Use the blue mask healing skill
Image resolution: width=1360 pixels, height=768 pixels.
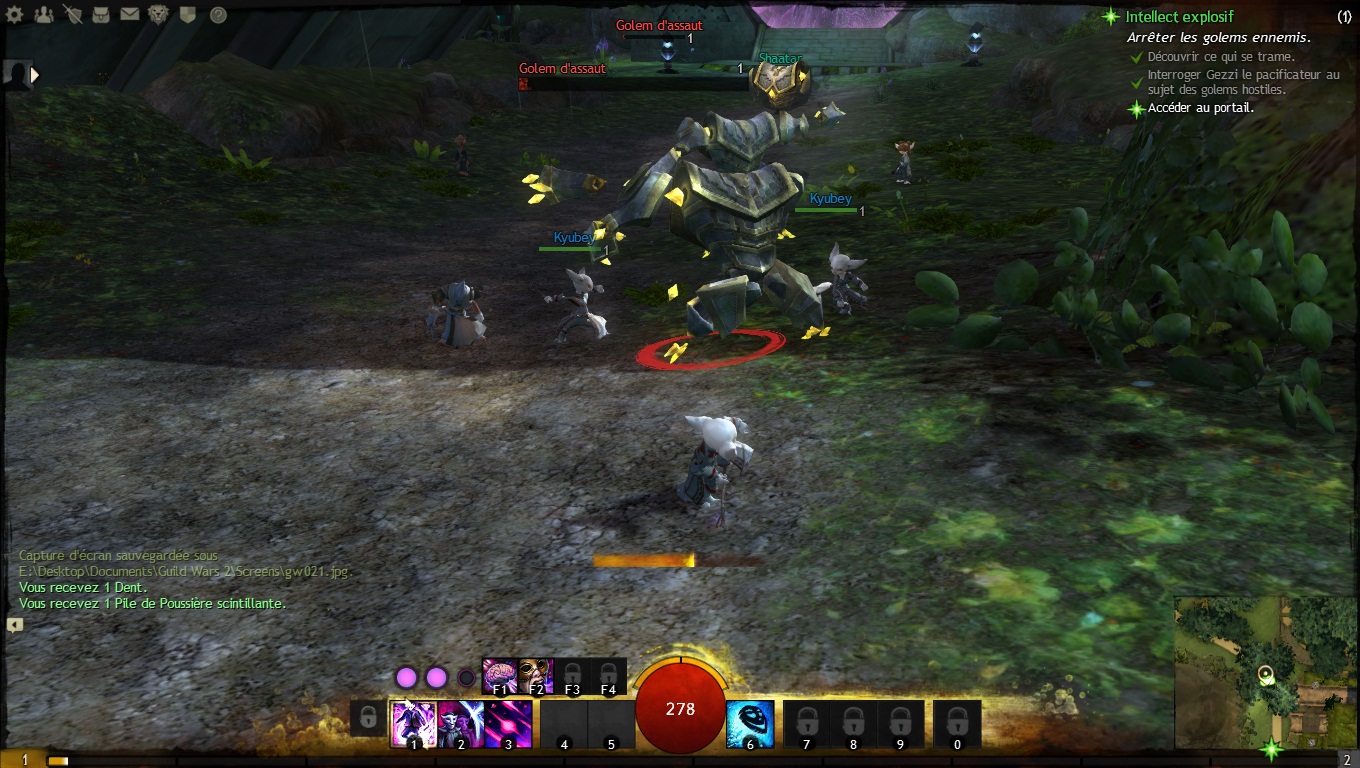coord(750,722)
